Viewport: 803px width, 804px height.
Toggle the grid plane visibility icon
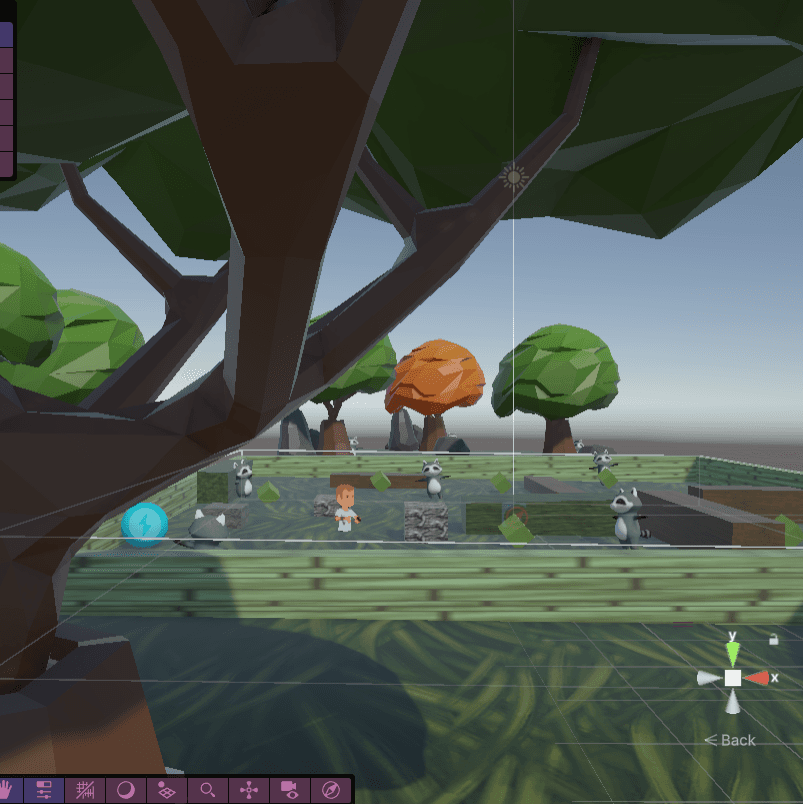pos(167,789)
